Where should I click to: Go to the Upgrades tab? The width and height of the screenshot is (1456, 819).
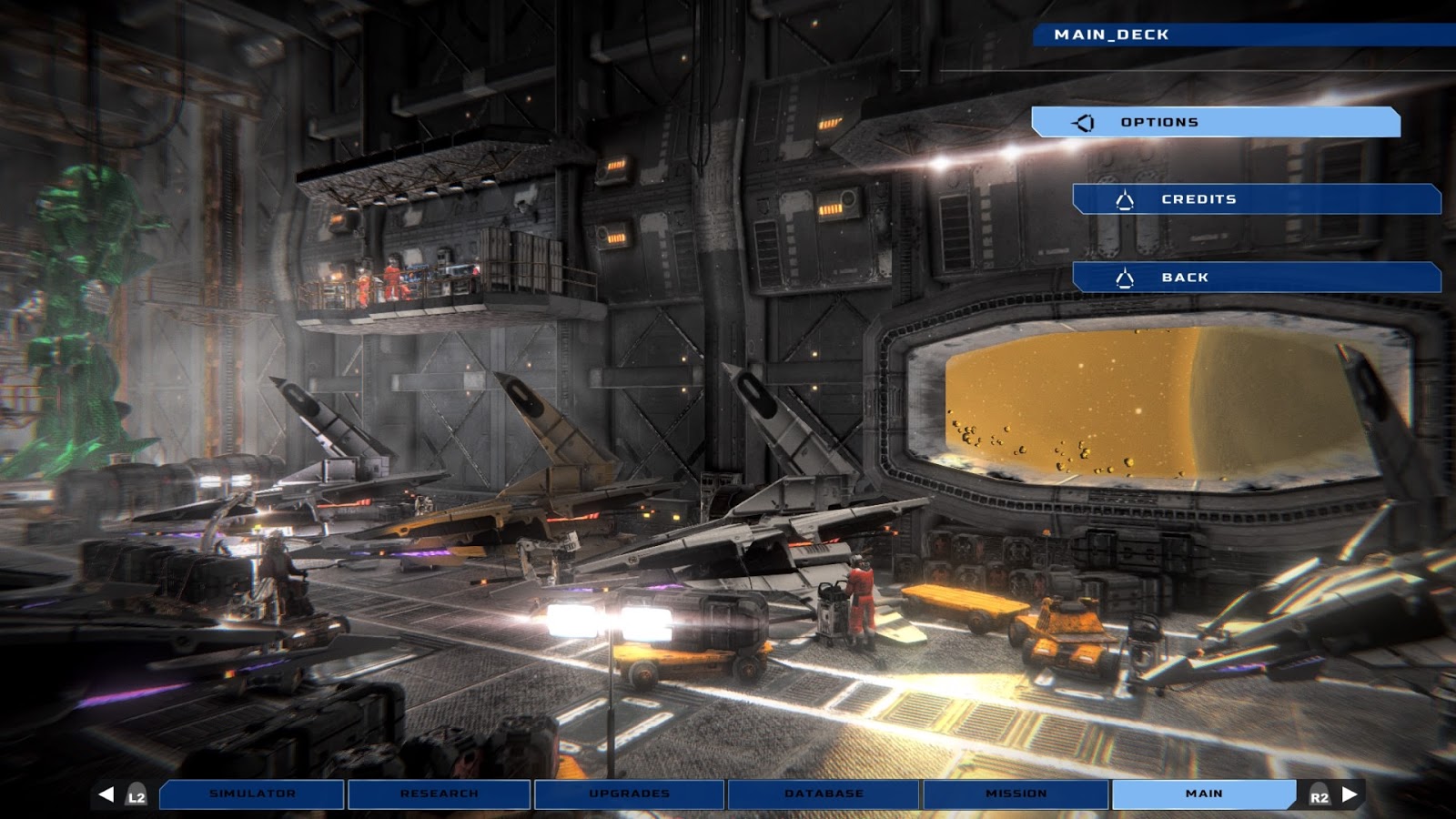(x=629, y=794)
